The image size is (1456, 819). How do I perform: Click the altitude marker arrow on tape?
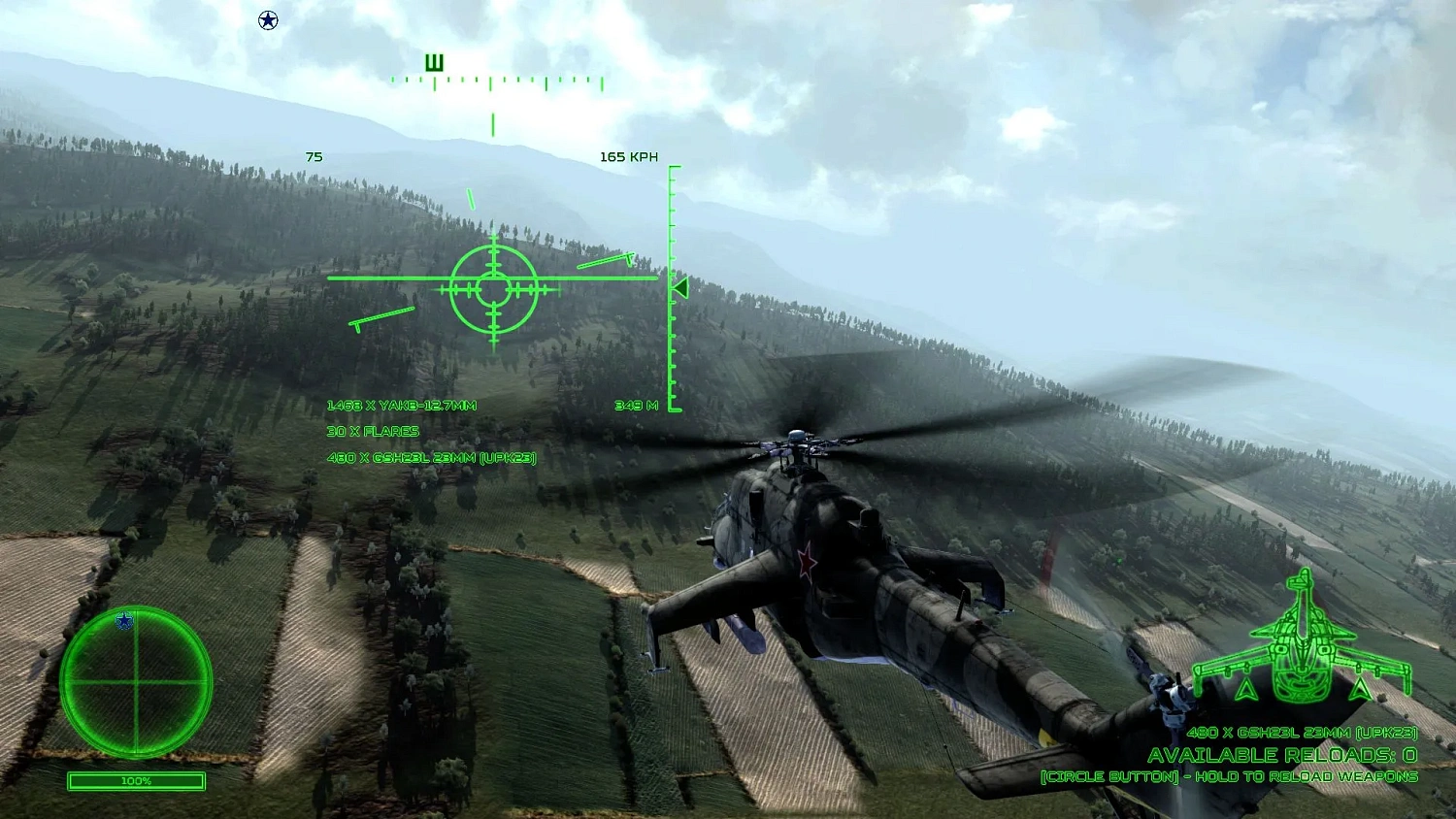click(679, 287)
